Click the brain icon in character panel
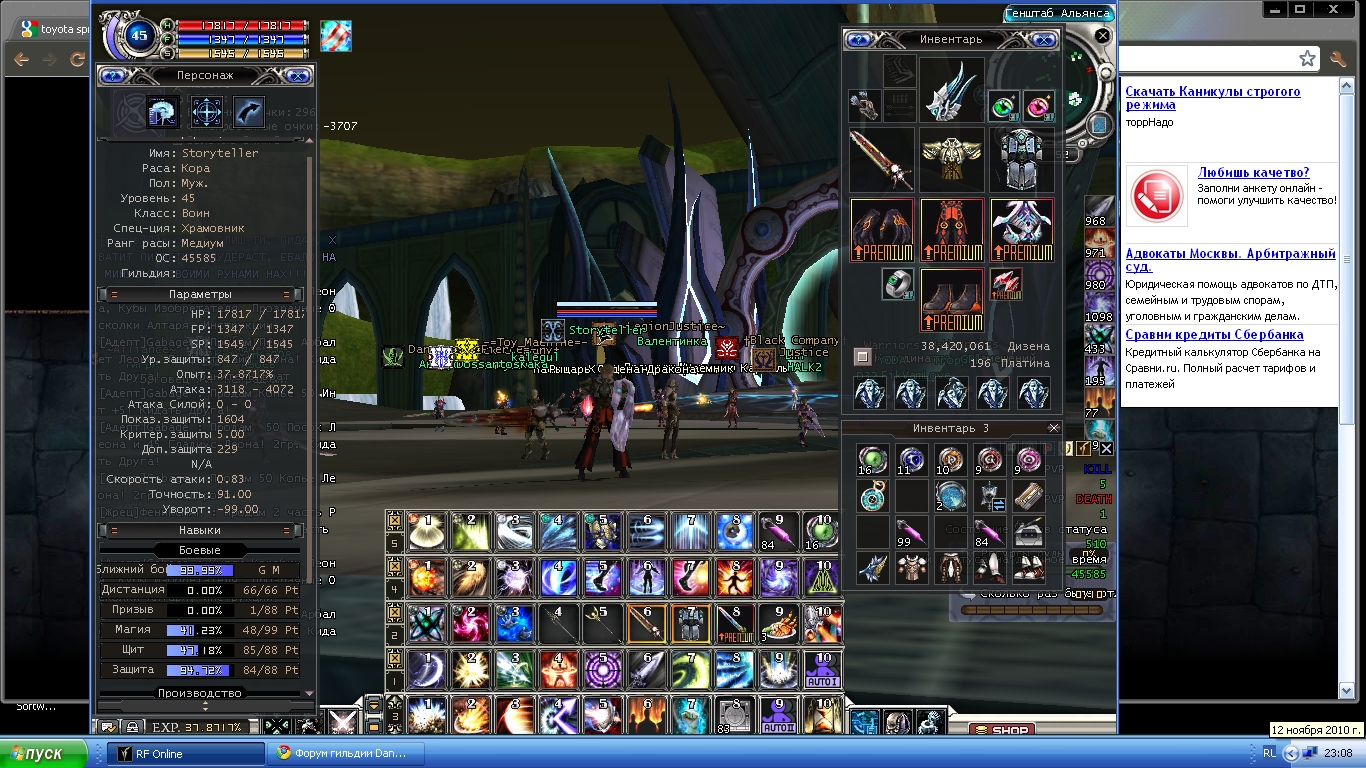This screenshot has height=768, width=1366. [162, 111]
